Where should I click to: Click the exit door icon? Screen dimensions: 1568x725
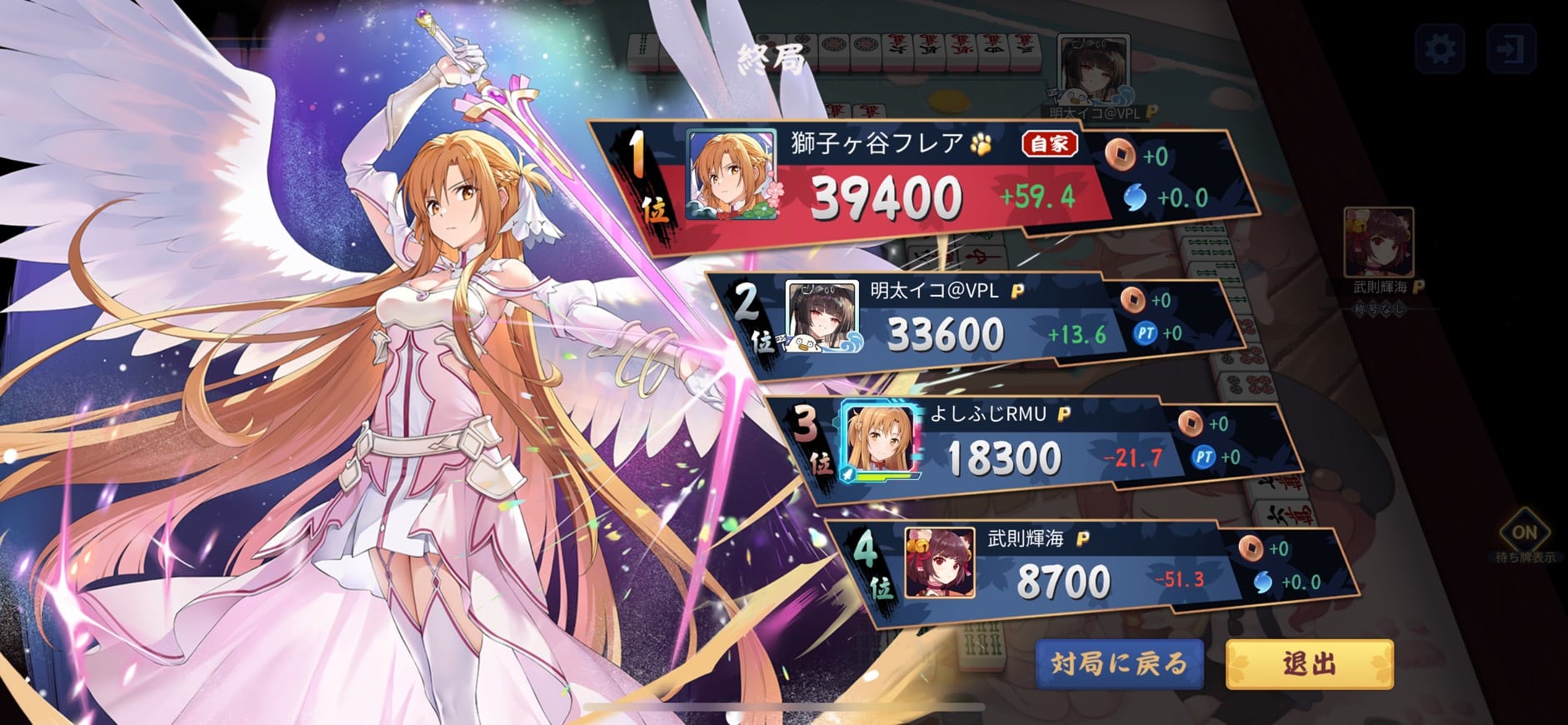[x=1511, y=48]
